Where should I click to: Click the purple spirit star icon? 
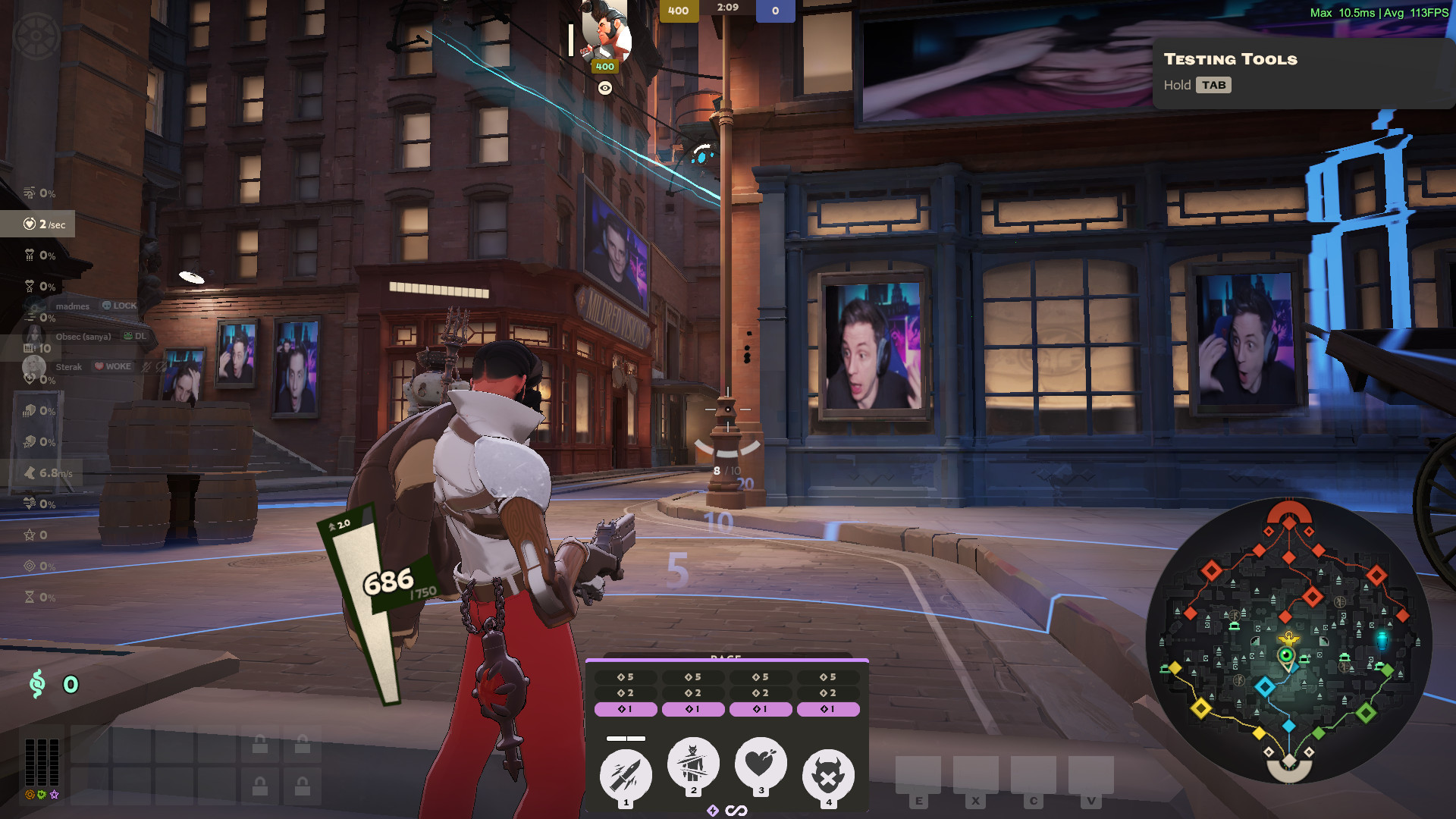point(54,795)
